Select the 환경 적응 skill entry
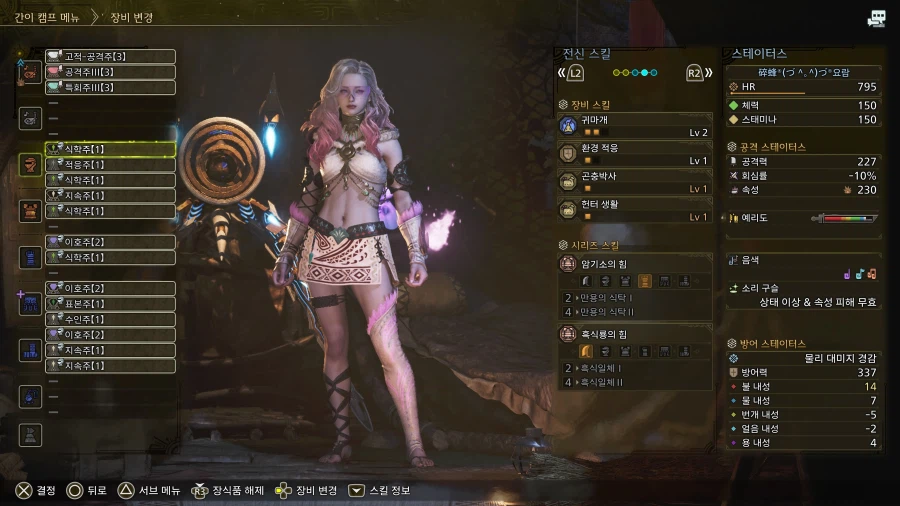Screen dimensions: 900x506 (x=634, y=154)
